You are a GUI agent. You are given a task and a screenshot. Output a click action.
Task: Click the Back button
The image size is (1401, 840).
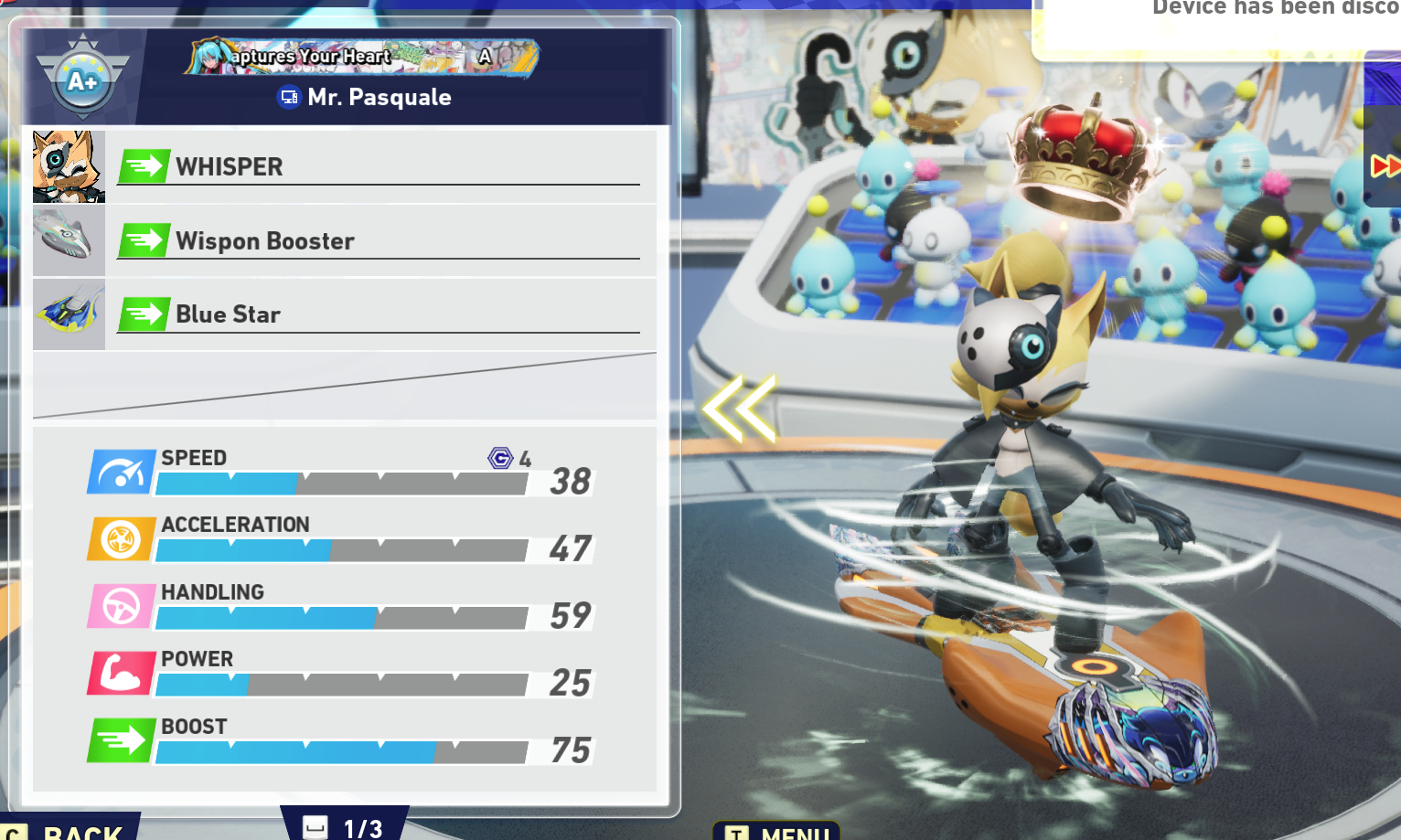point(73,830)
